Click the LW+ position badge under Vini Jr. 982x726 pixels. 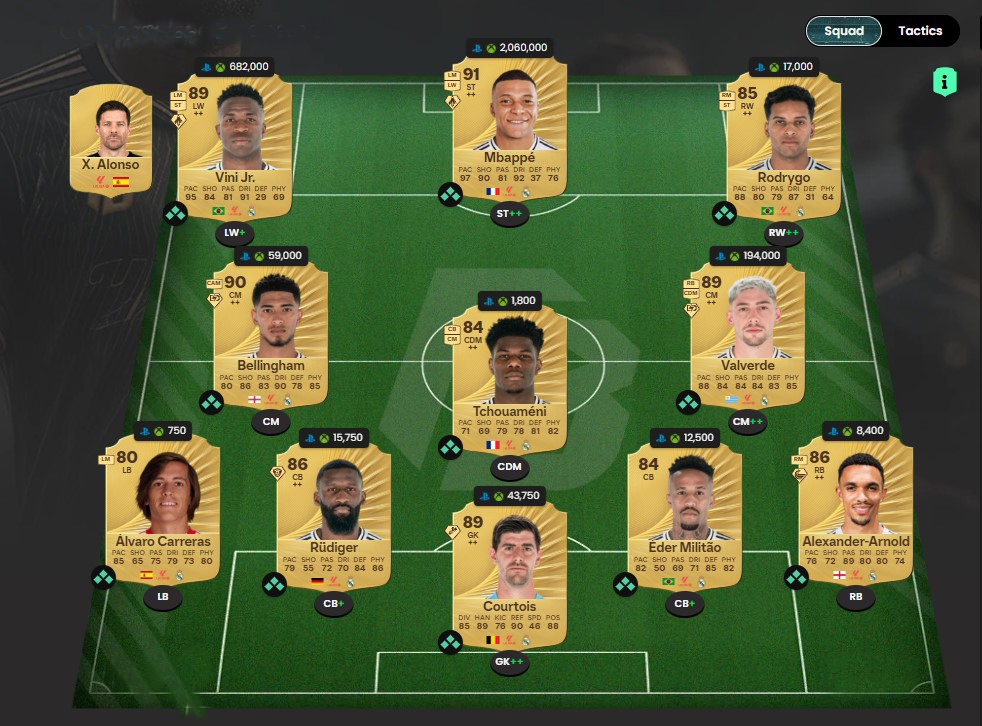coord(234,234)
